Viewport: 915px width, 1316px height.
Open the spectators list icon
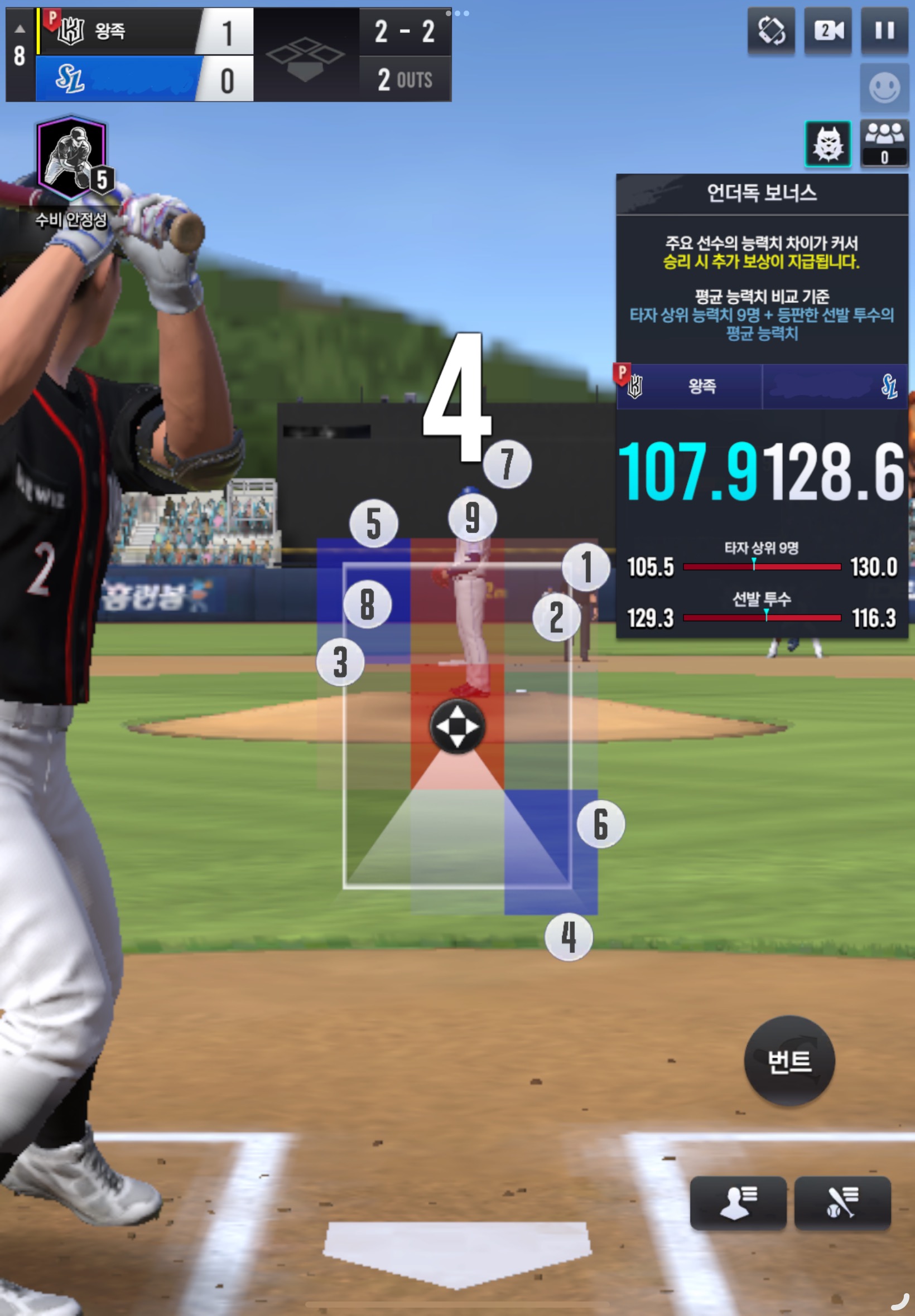(x=884, y=143)
